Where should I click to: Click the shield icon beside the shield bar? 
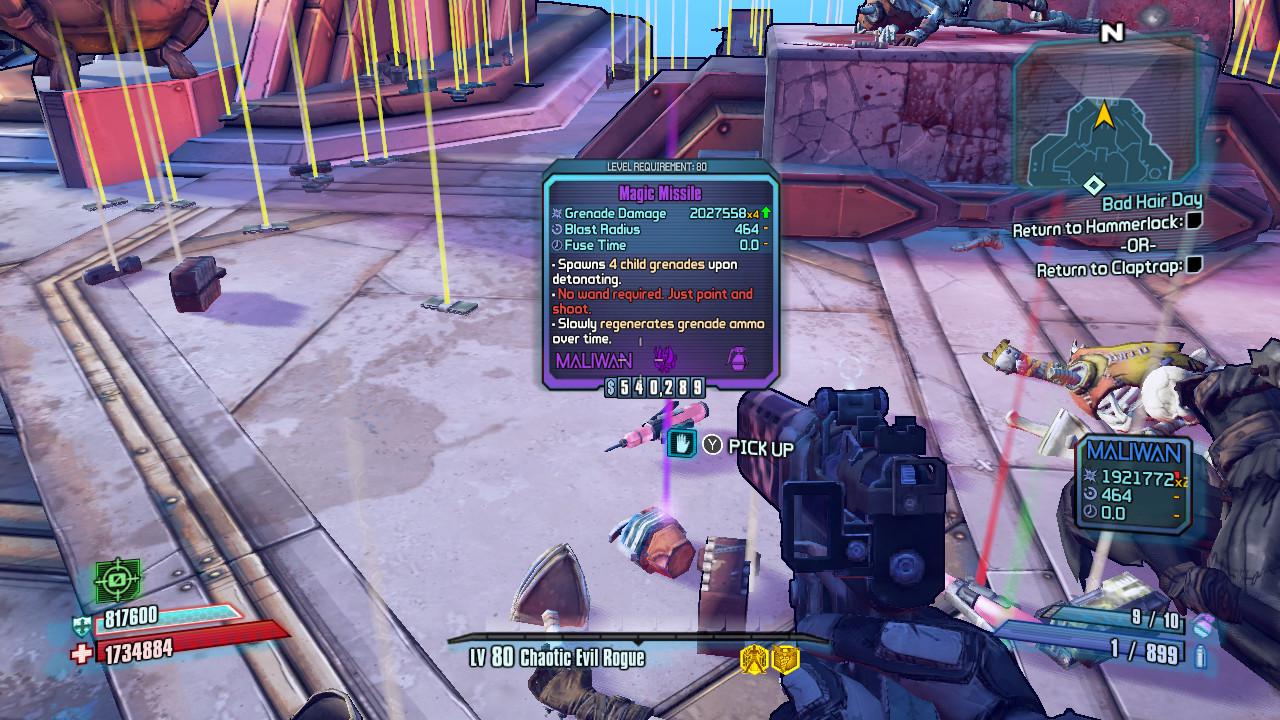81,625
